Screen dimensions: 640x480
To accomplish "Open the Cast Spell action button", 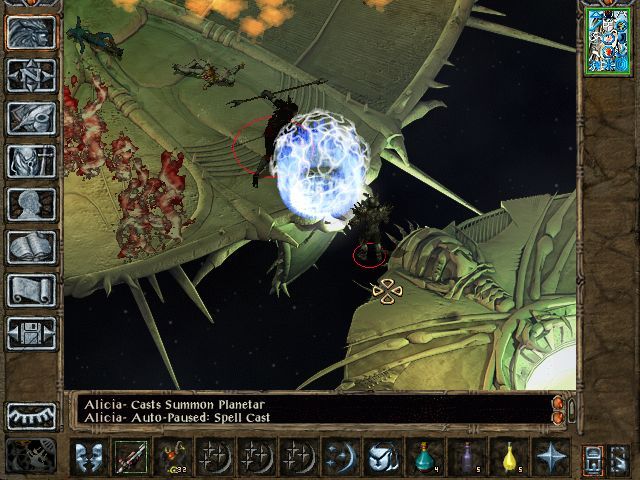I will (x=340, y=457).
